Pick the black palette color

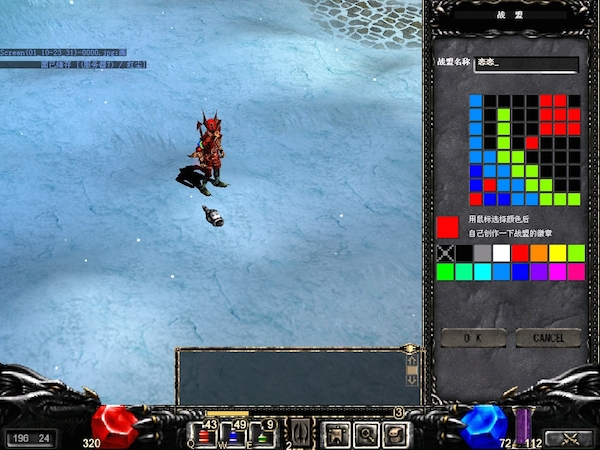pos(465,253)
